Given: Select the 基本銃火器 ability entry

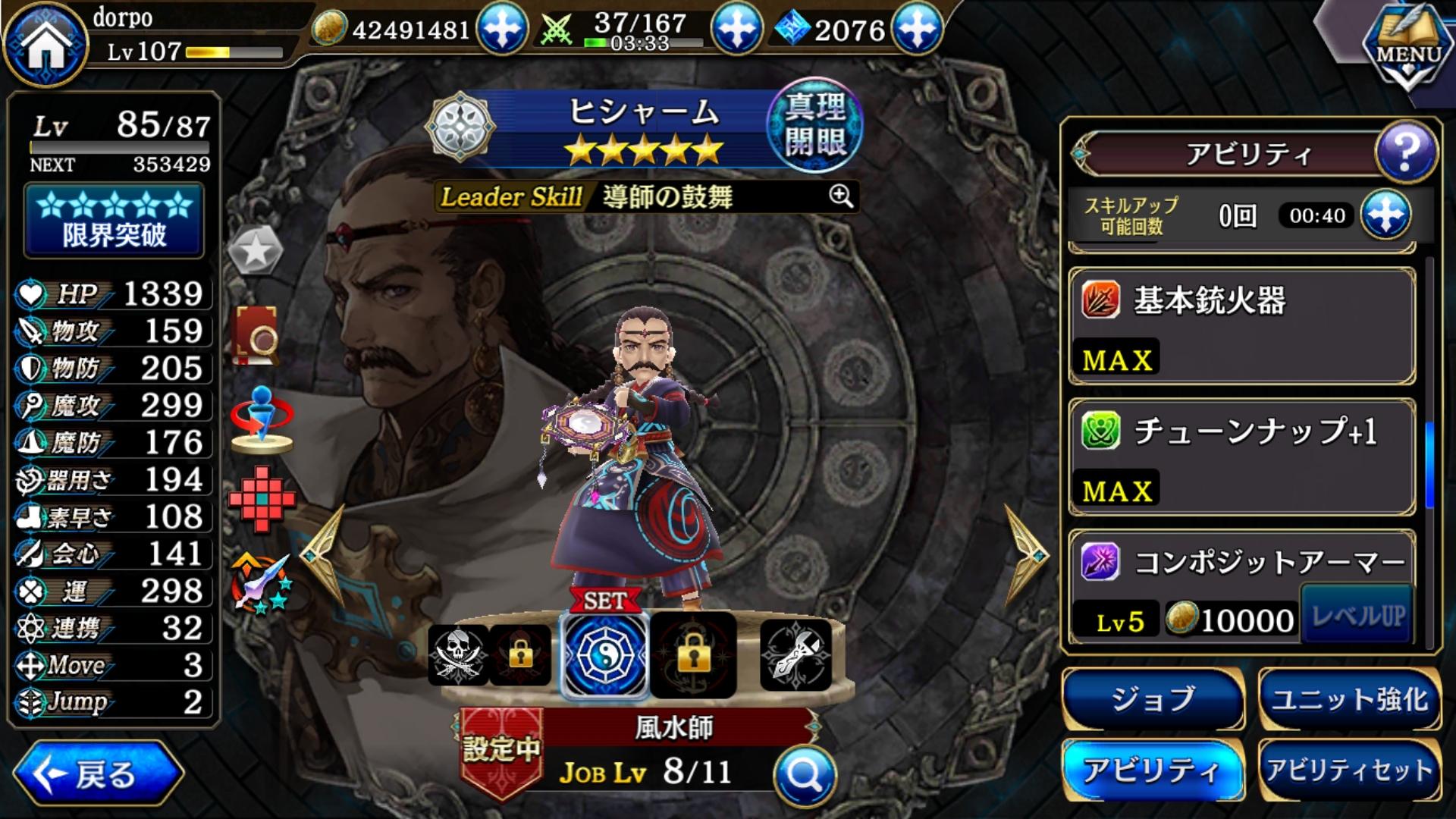Looking at the screenshot, I should click(1242, 326).
